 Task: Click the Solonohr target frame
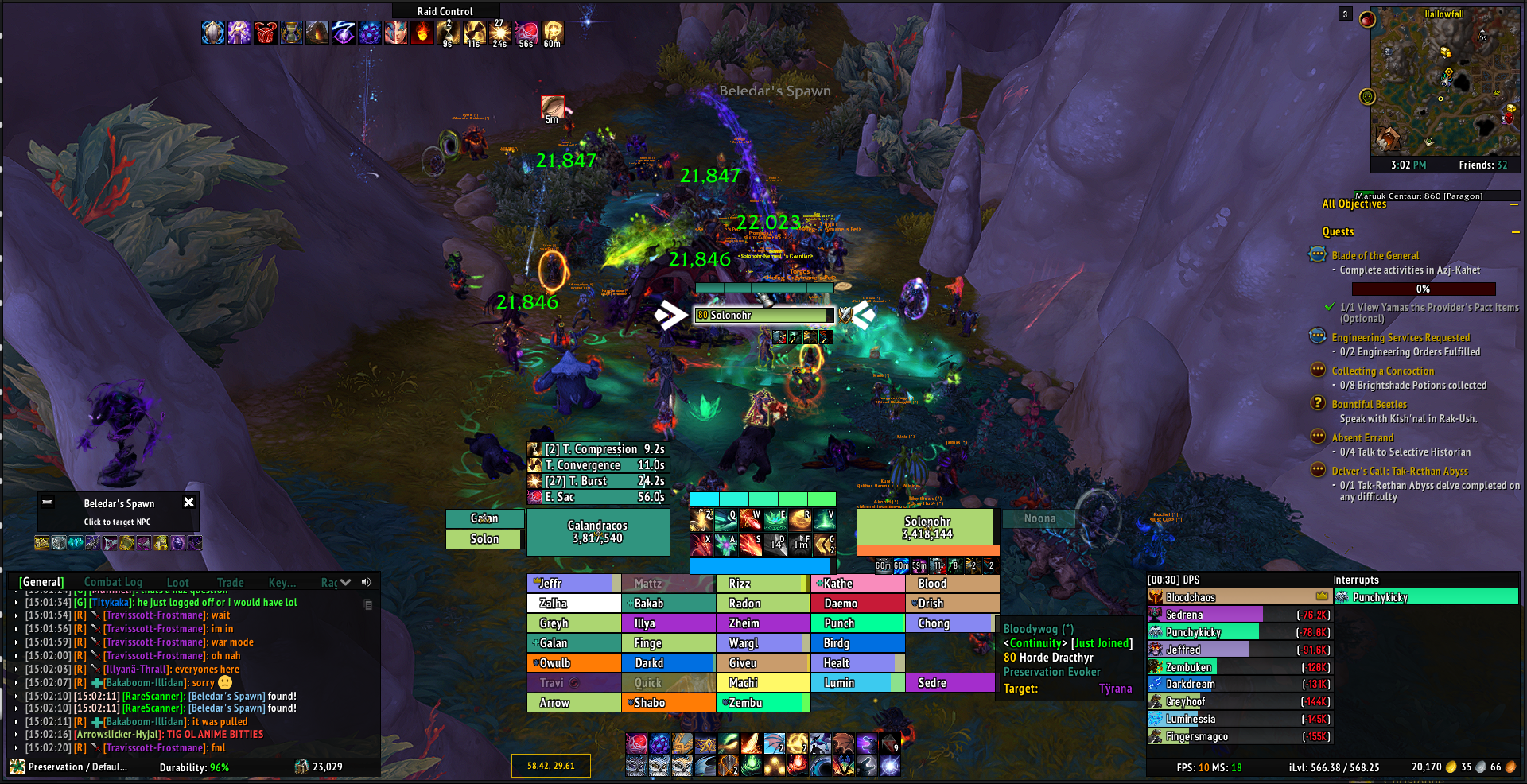point(927,528)
